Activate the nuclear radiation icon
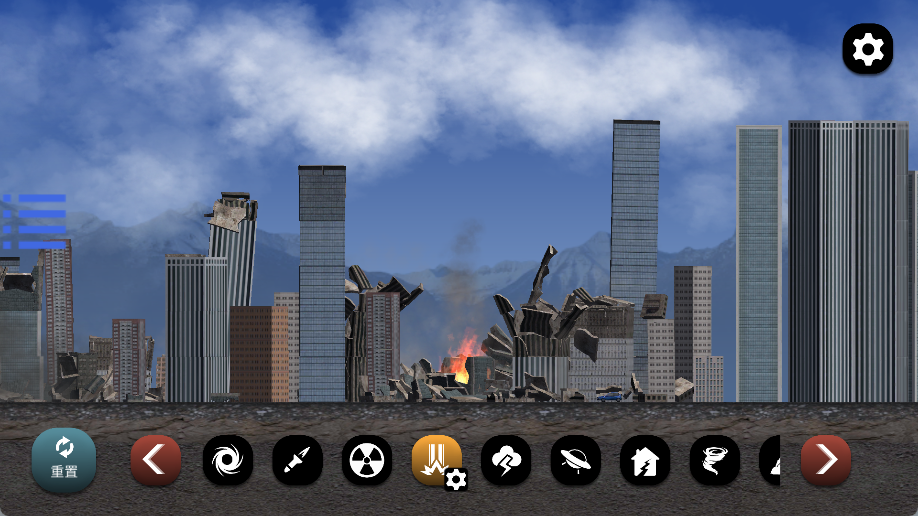The height and width of the screenshot is (516, 918). 367,460
